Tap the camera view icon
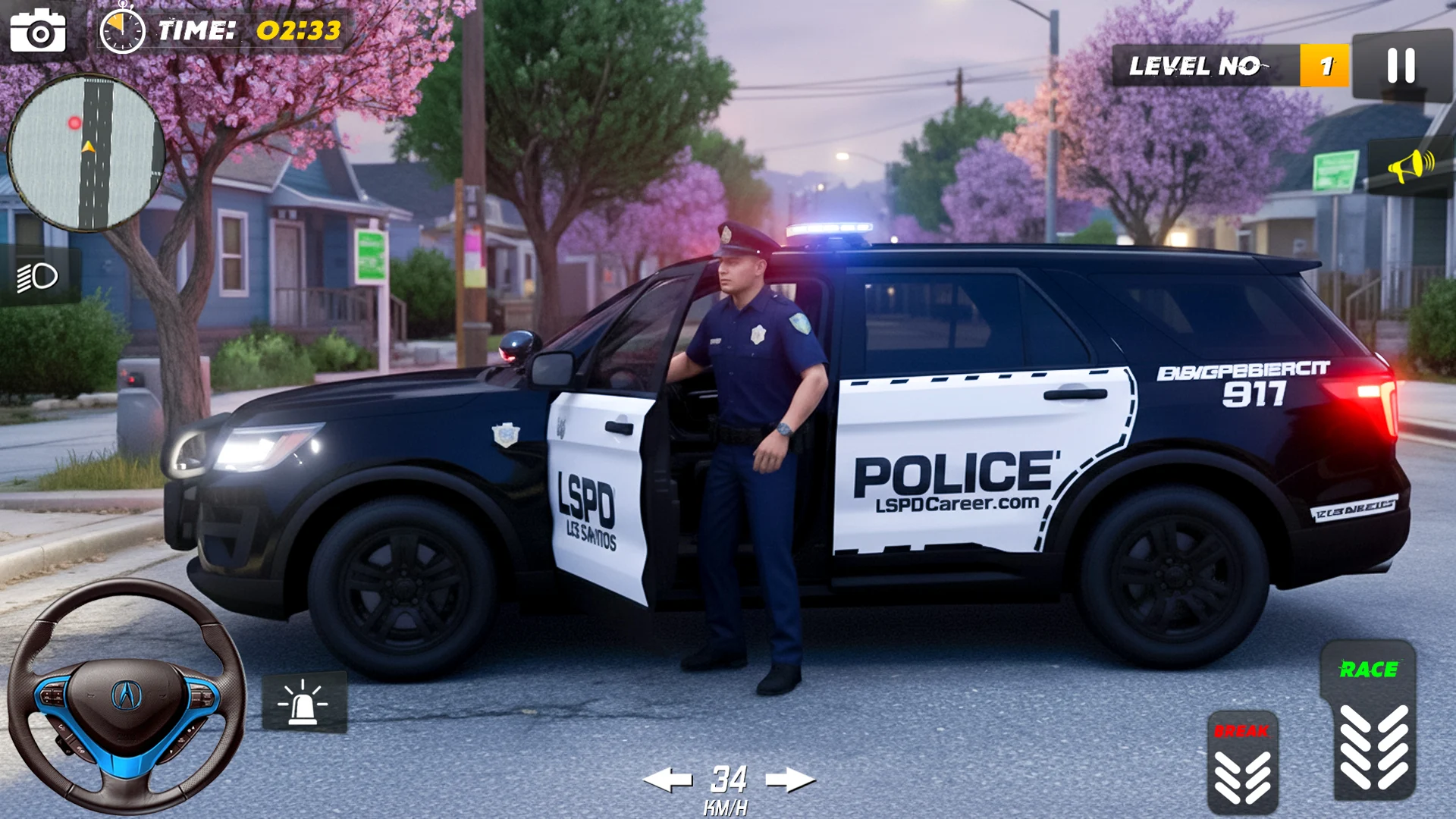The width and height of the screenshot is (1456, 819). pos(38,31)
